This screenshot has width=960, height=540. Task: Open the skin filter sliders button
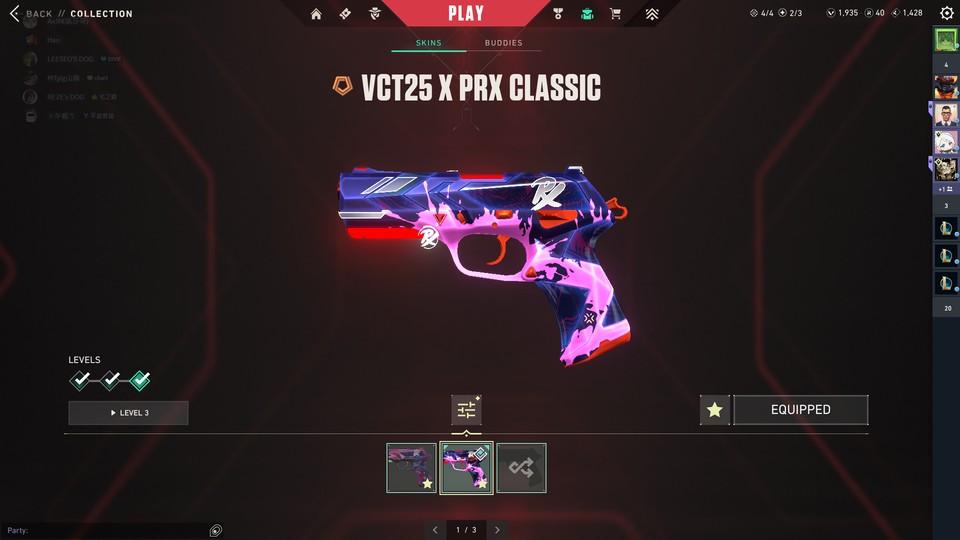pos(466,409)
